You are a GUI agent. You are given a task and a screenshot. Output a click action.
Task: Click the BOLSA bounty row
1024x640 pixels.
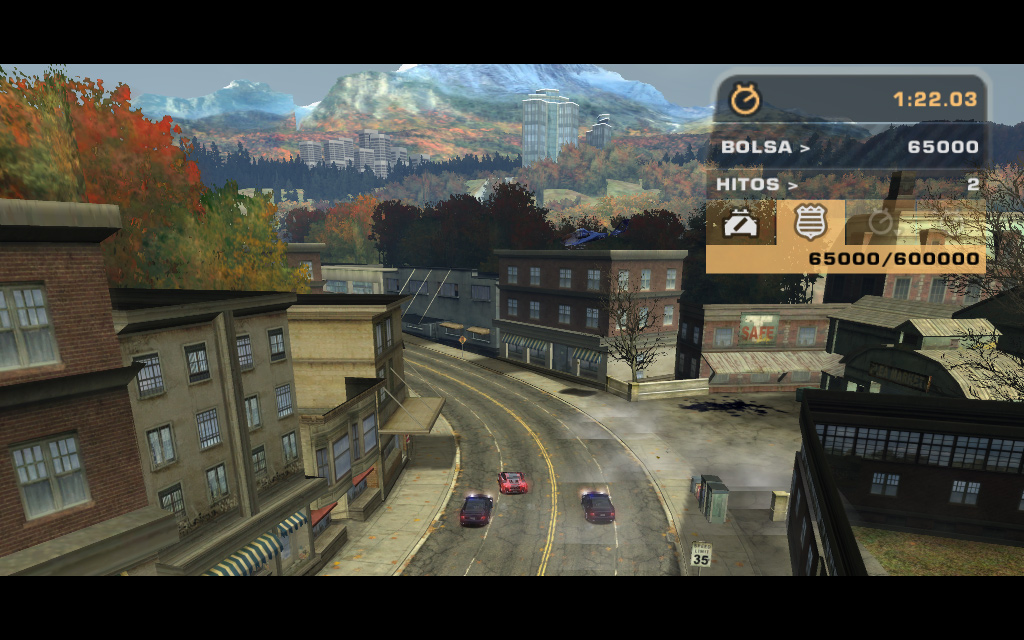pyautogui.click(x=849, y=148)
